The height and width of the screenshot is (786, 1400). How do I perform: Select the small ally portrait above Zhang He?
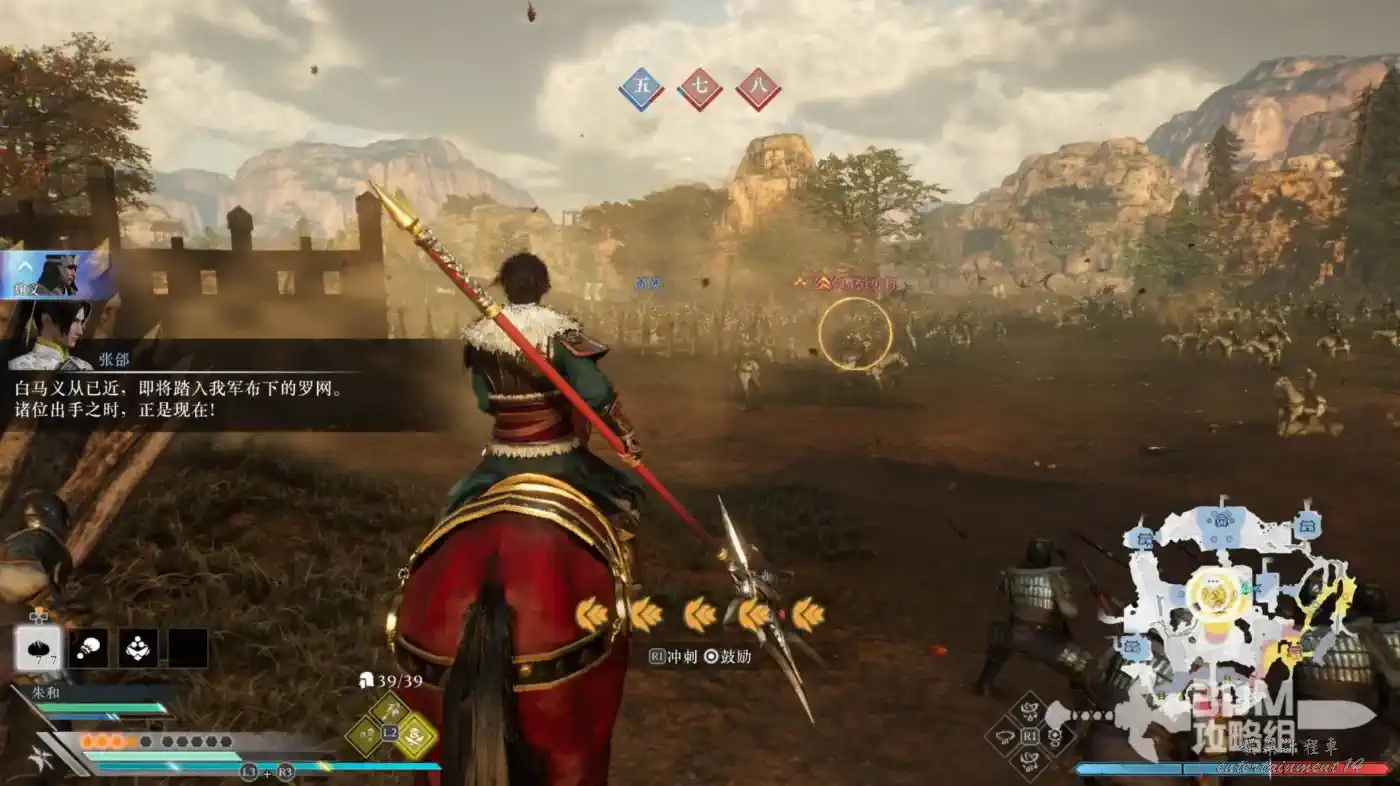(56, 275)
